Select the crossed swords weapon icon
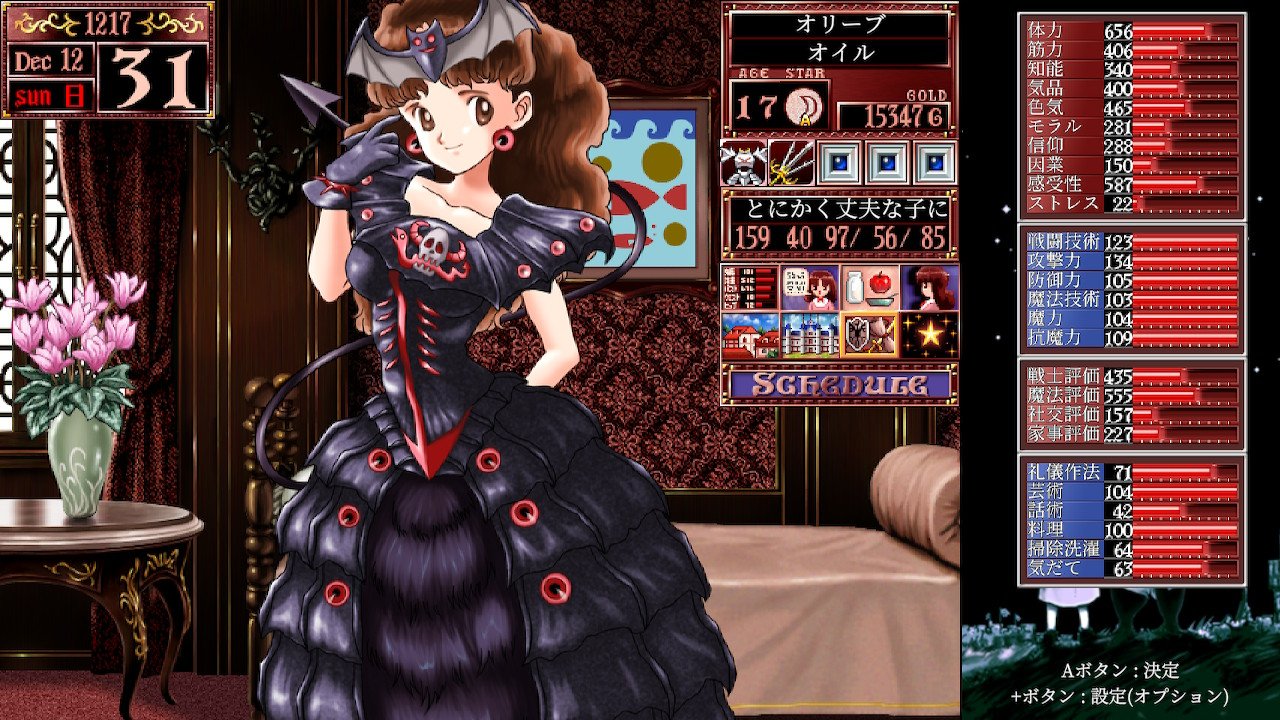 pos(790,162)
